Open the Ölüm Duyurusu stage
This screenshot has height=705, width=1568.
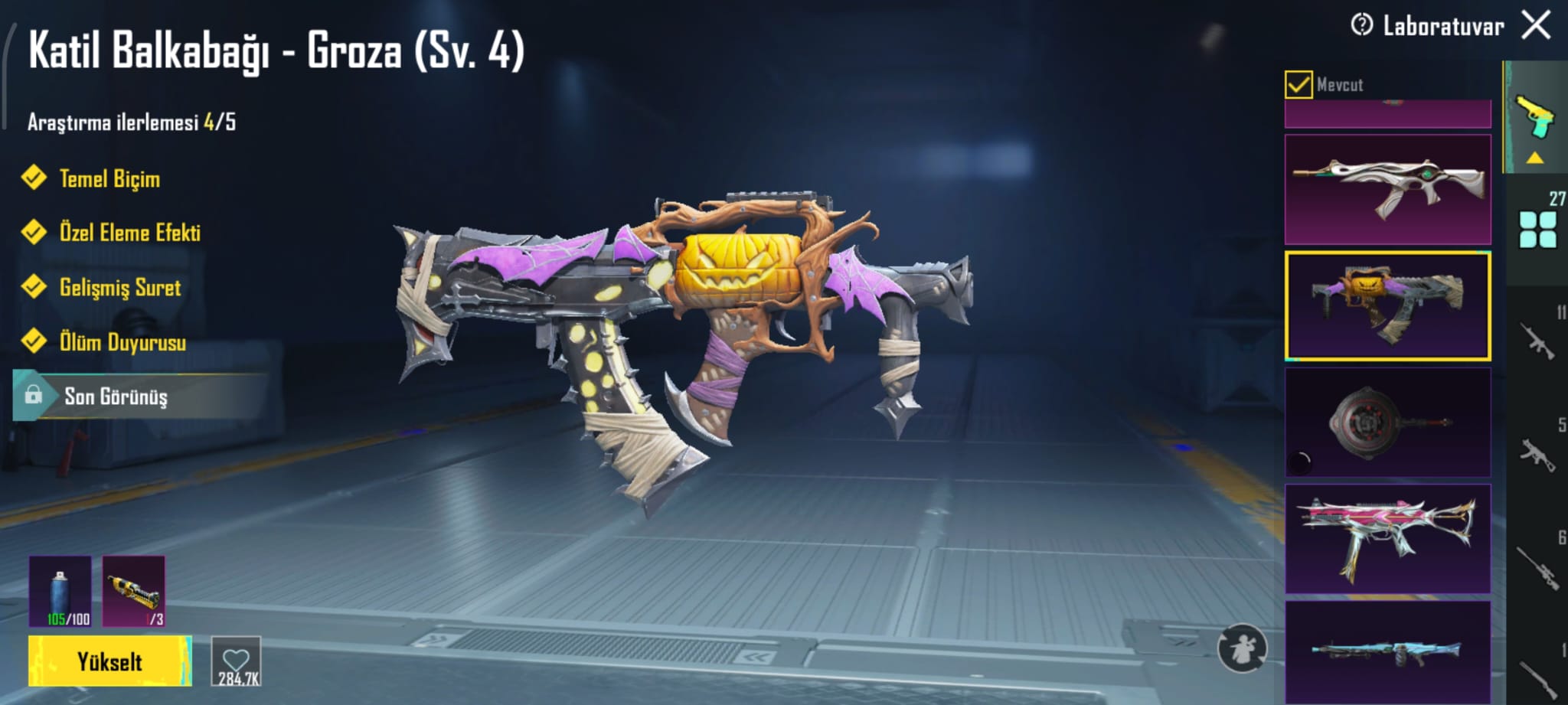(x=122, y=342)
